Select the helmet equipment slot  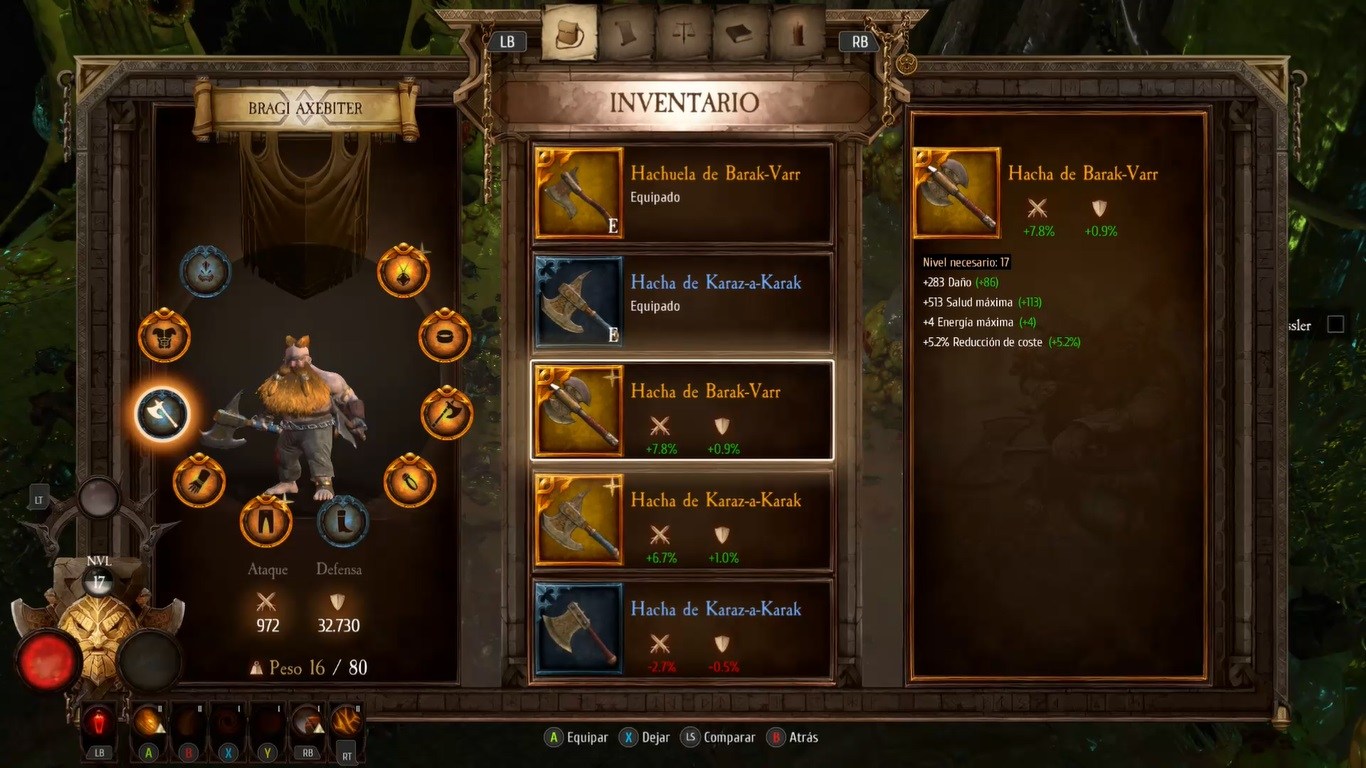(205, 270)
